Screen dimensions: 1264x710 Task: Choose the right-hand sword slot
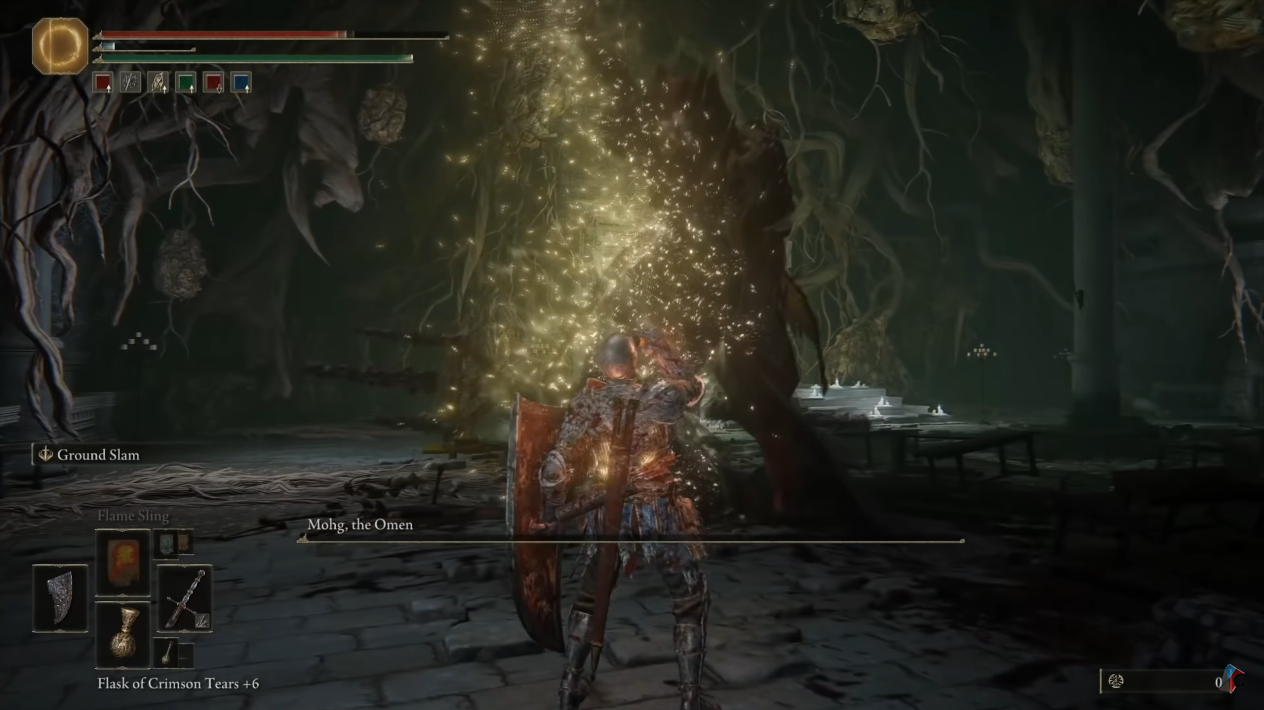(x=185, y=598)
